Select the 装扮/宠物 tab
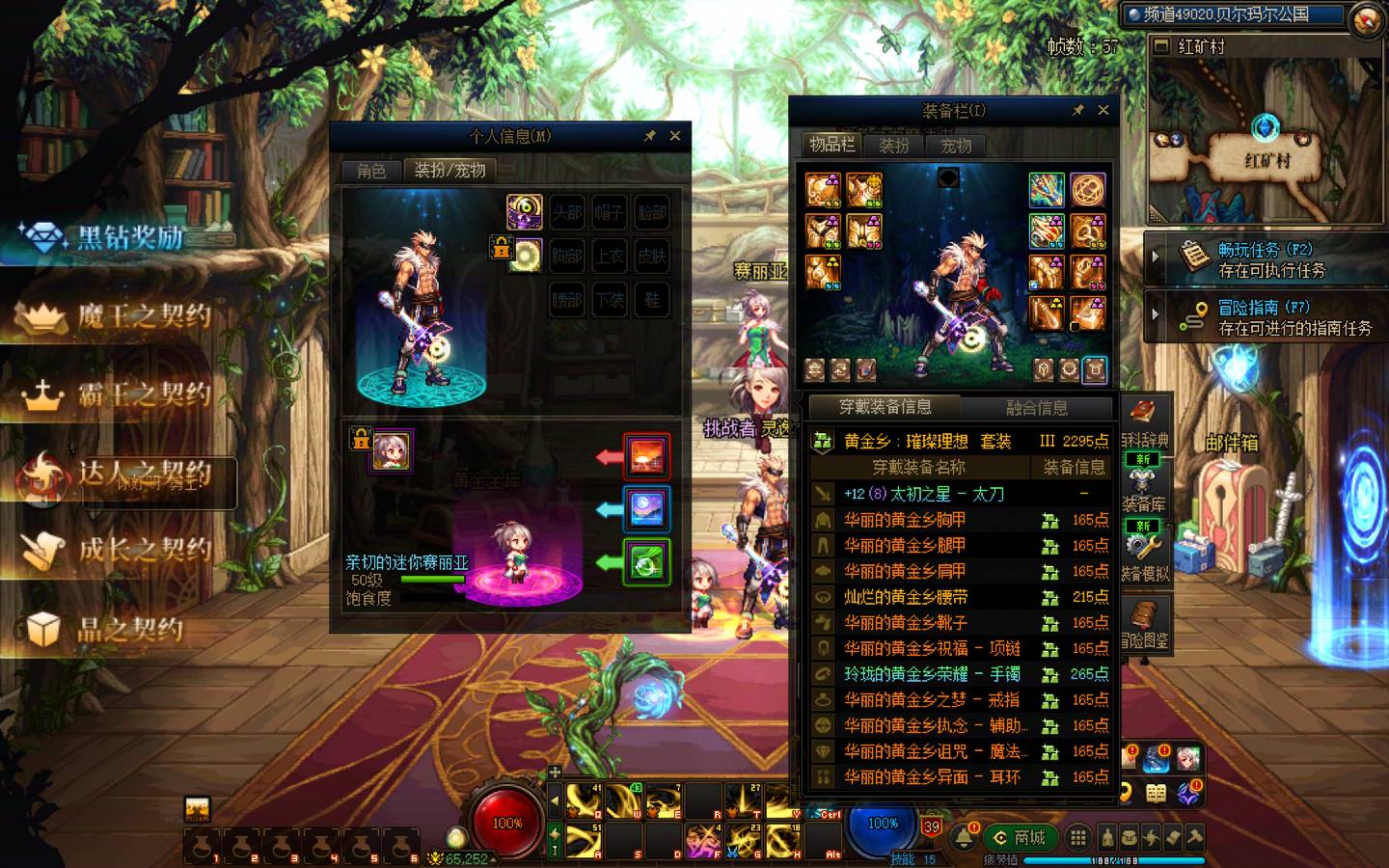The width and height of the screenshot is (1389, 868). pyautogui.click(x=449, y=171)
